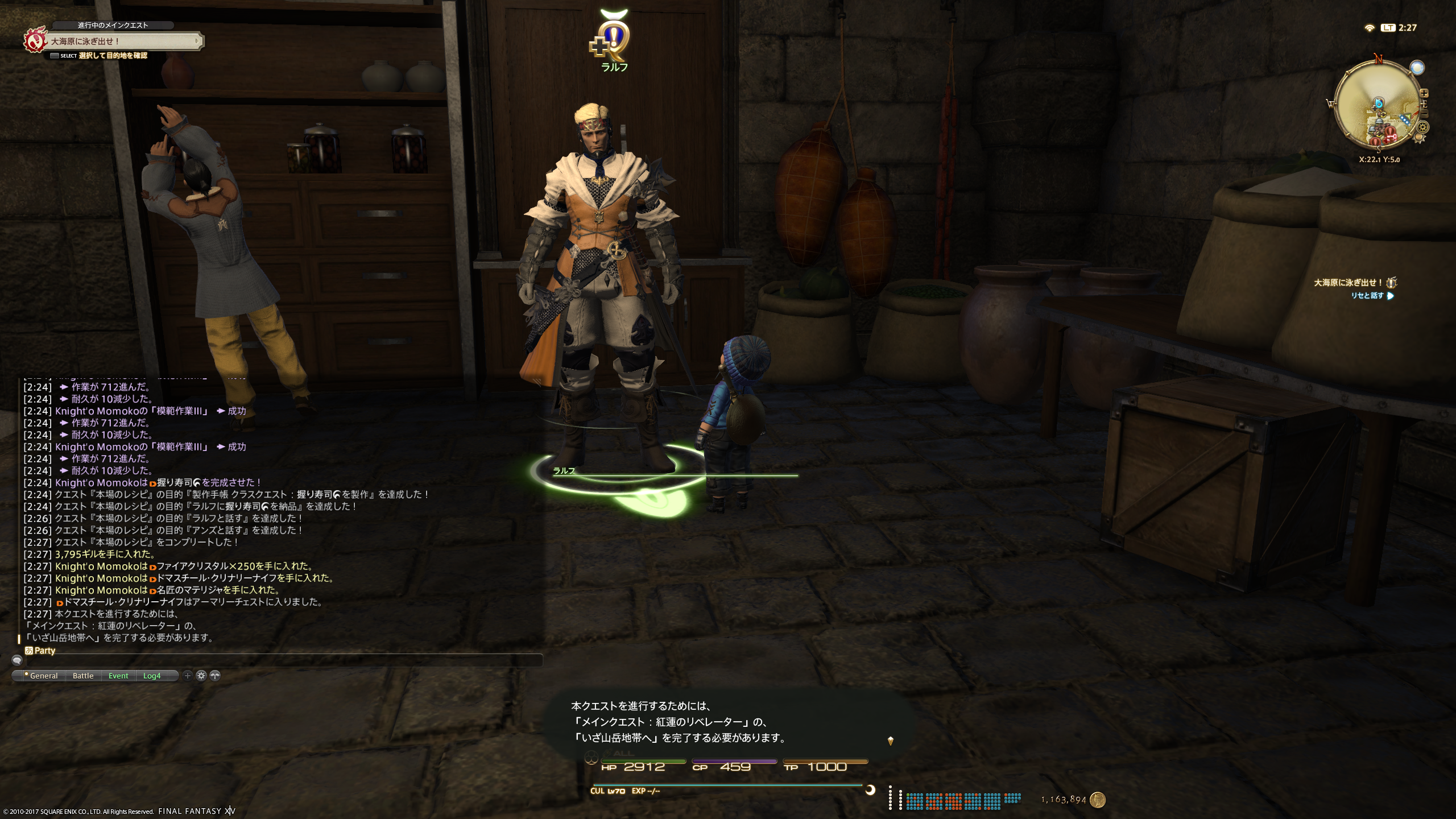Switch to the General chat tab
1456x819 pixels.
(43, 676)
